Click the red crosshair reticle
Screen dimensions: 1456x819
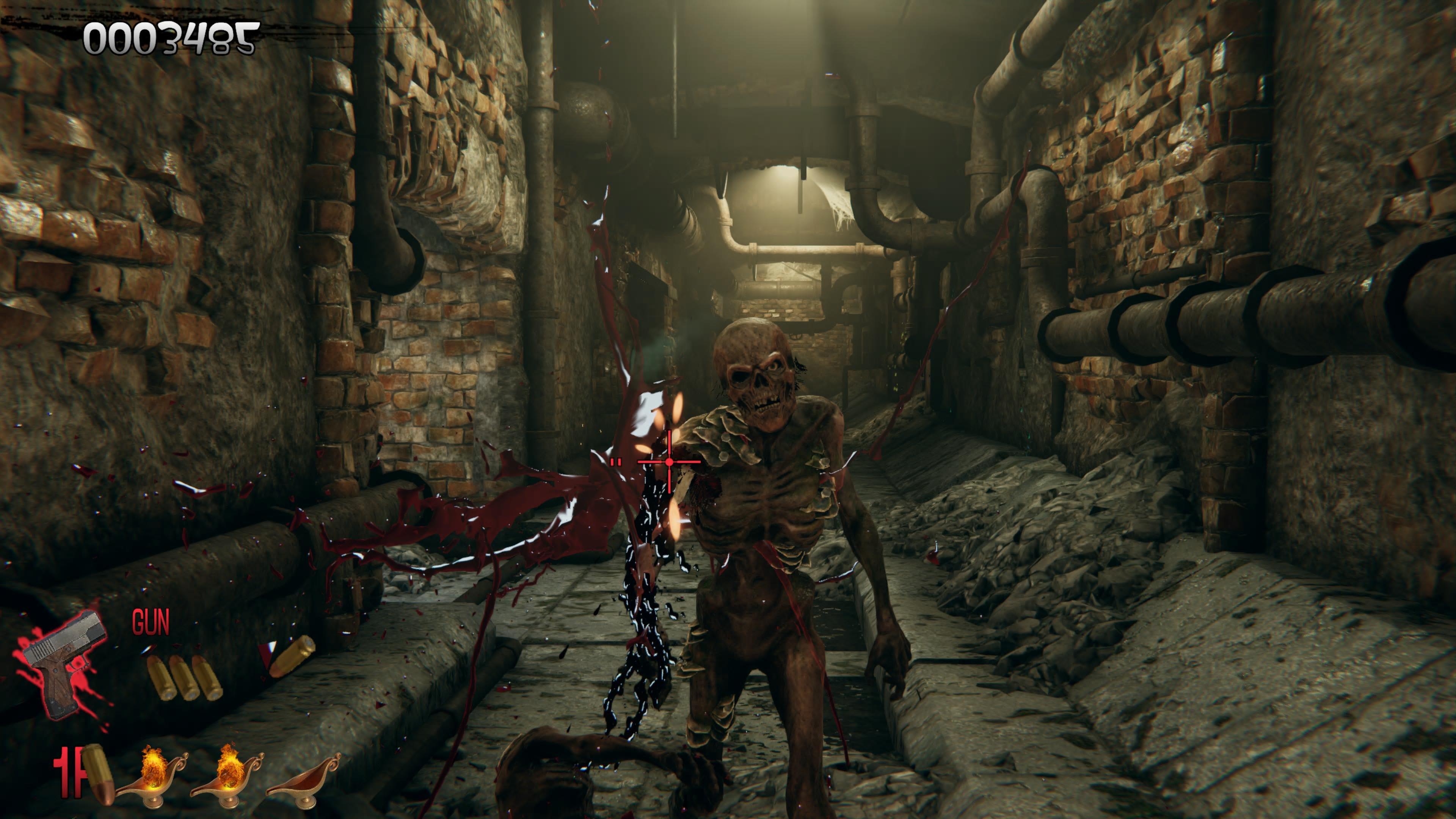670,462
